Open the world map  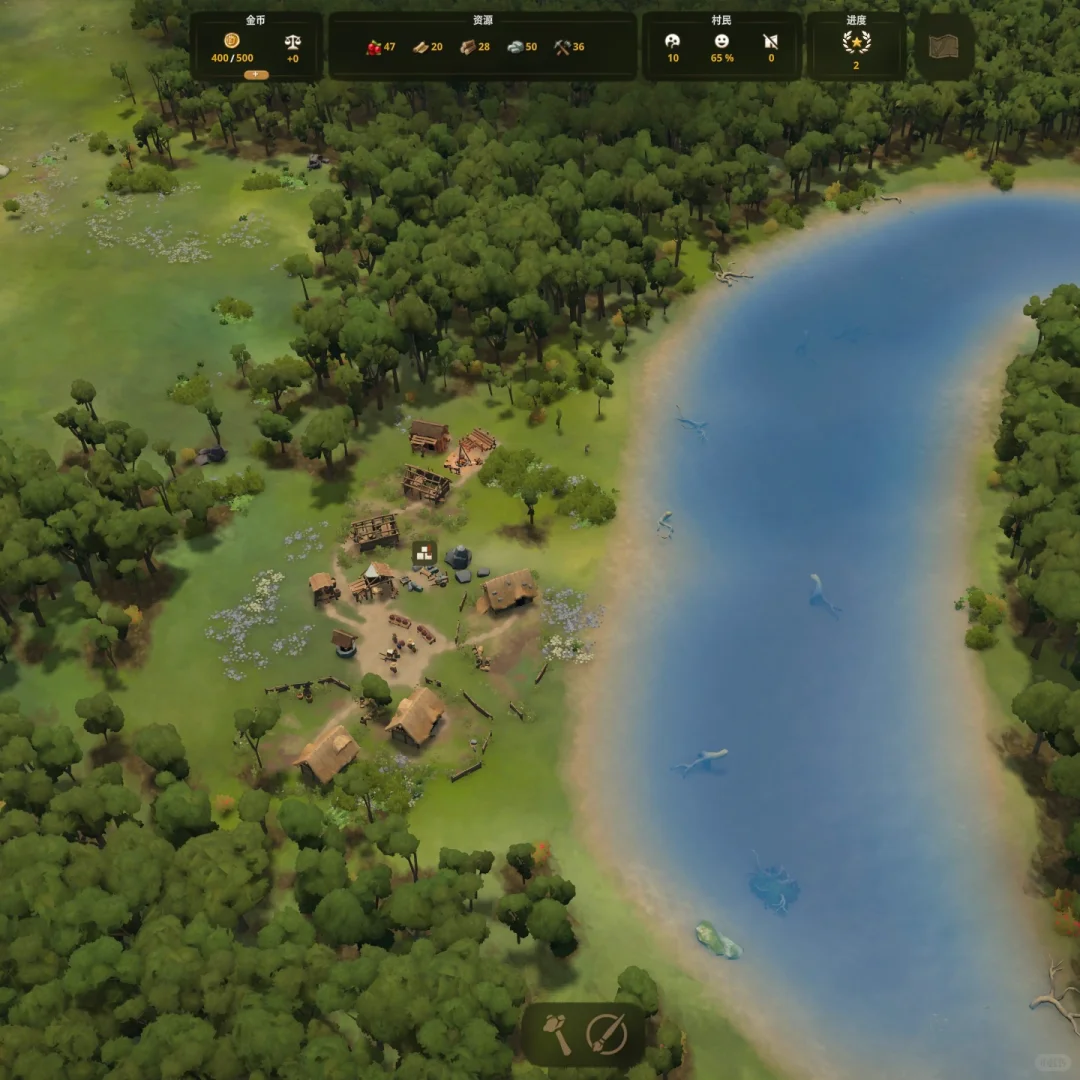[x=943, y=47]
